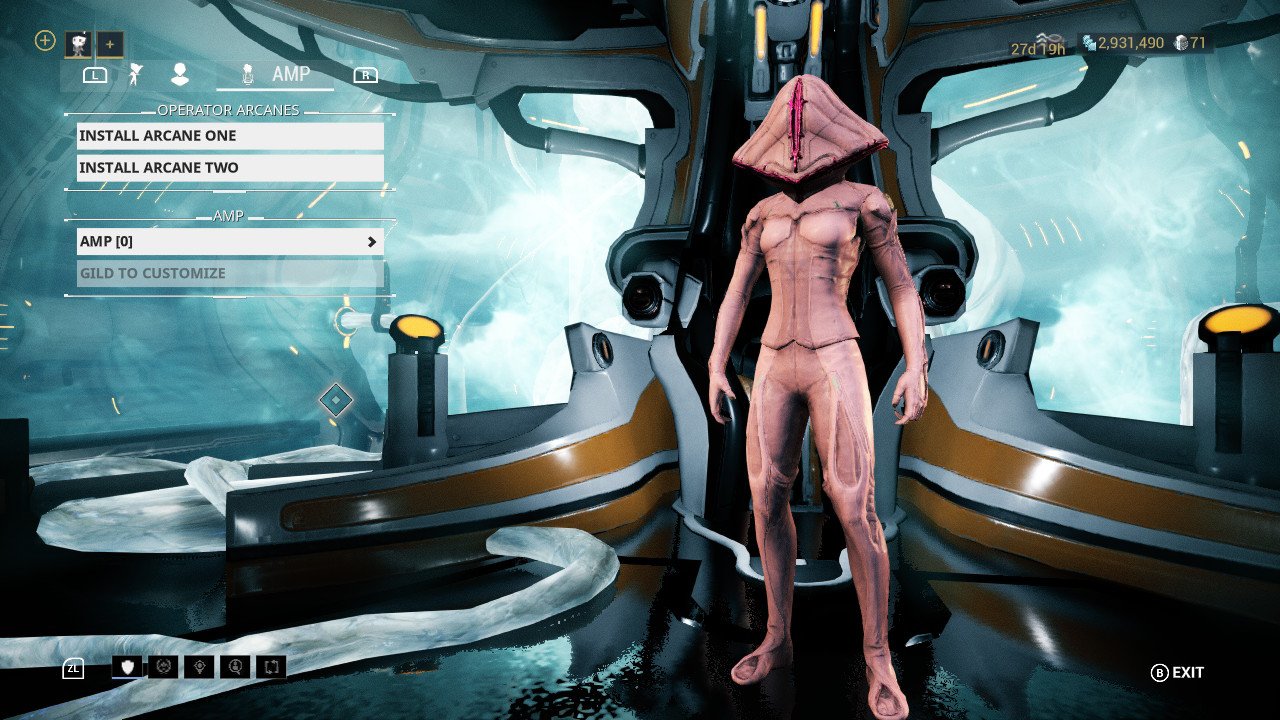1280x720 pixels.
Task: Click the plus squad slot beside avatar
Action: (110, 44)
